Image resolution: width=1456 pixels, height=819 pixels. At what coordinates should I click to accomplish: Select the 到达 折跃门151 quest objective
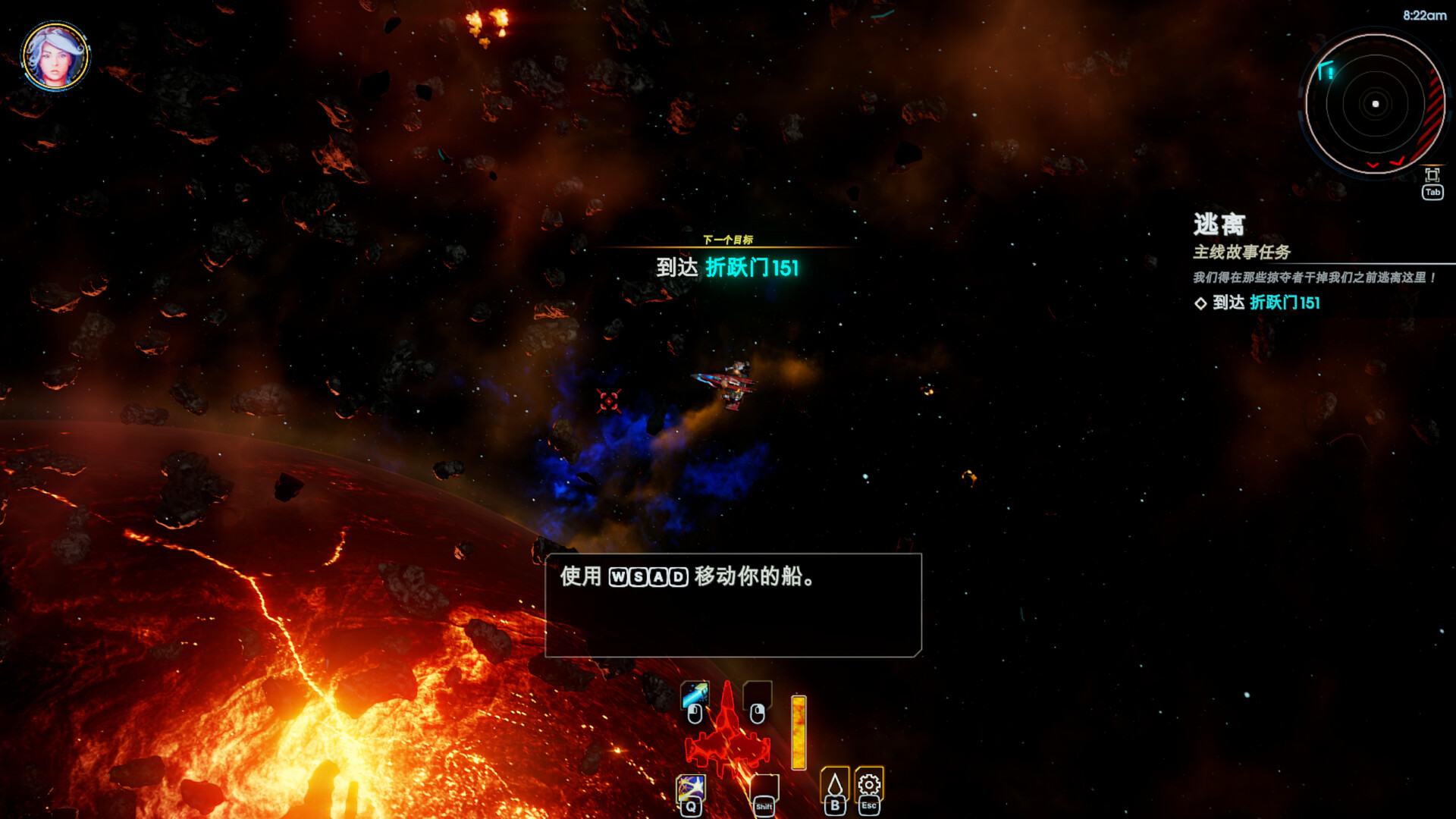coord(1266,303)
